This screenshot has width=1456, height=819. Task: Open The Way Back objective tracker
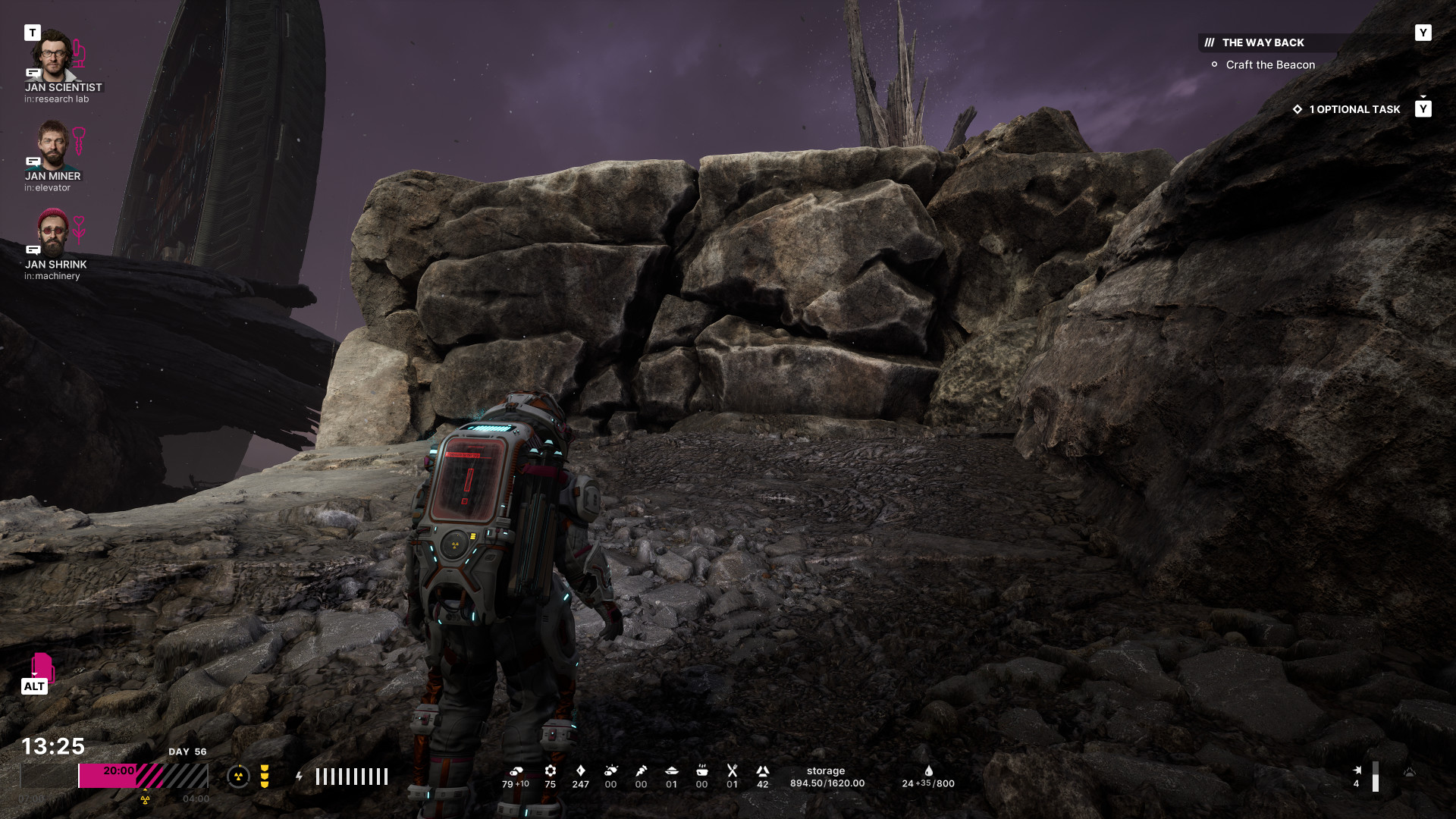[1263, 42]
